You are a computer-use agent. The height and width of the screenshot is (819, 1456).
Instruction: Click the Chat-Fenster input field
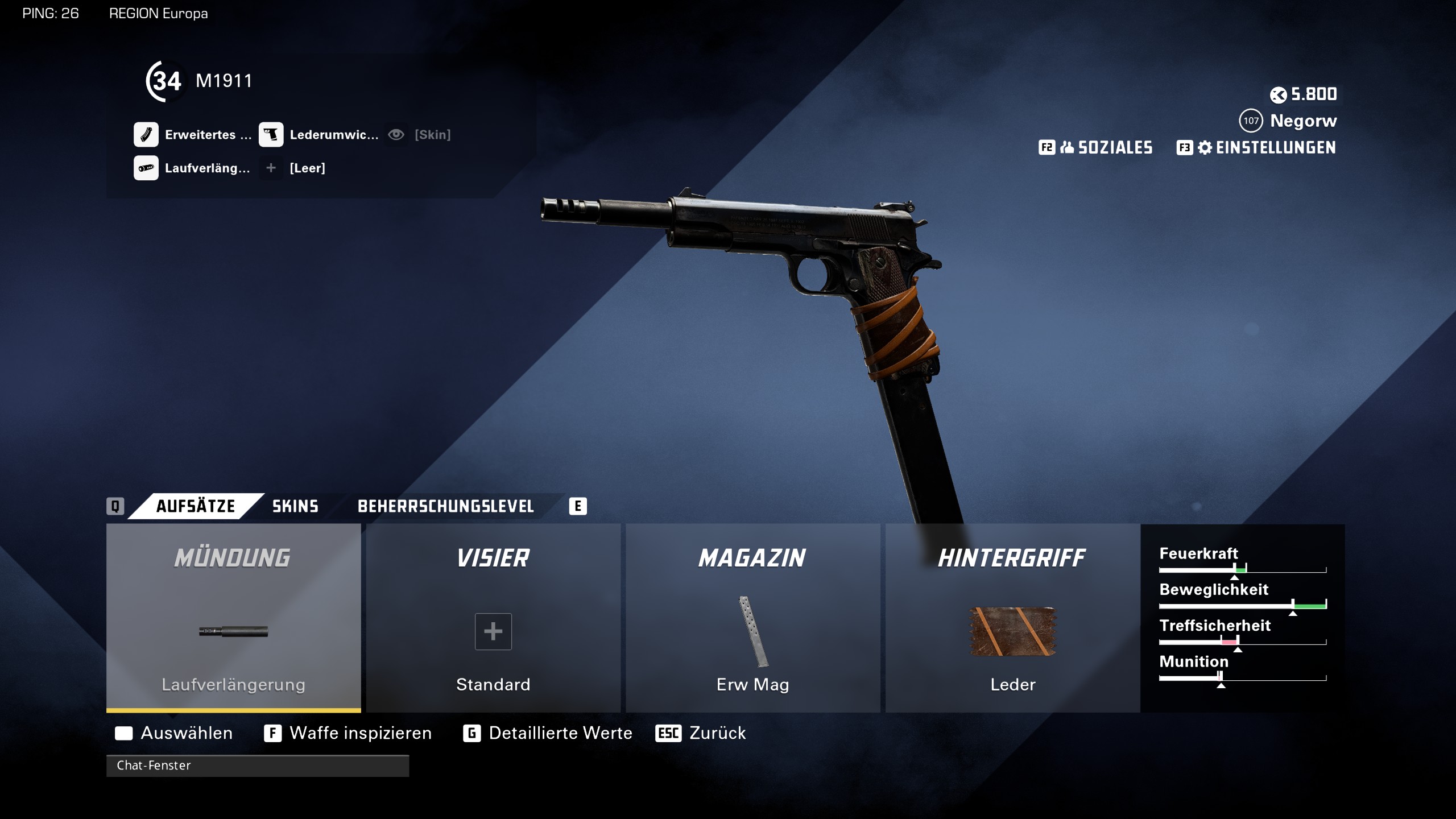click(259, 766)
